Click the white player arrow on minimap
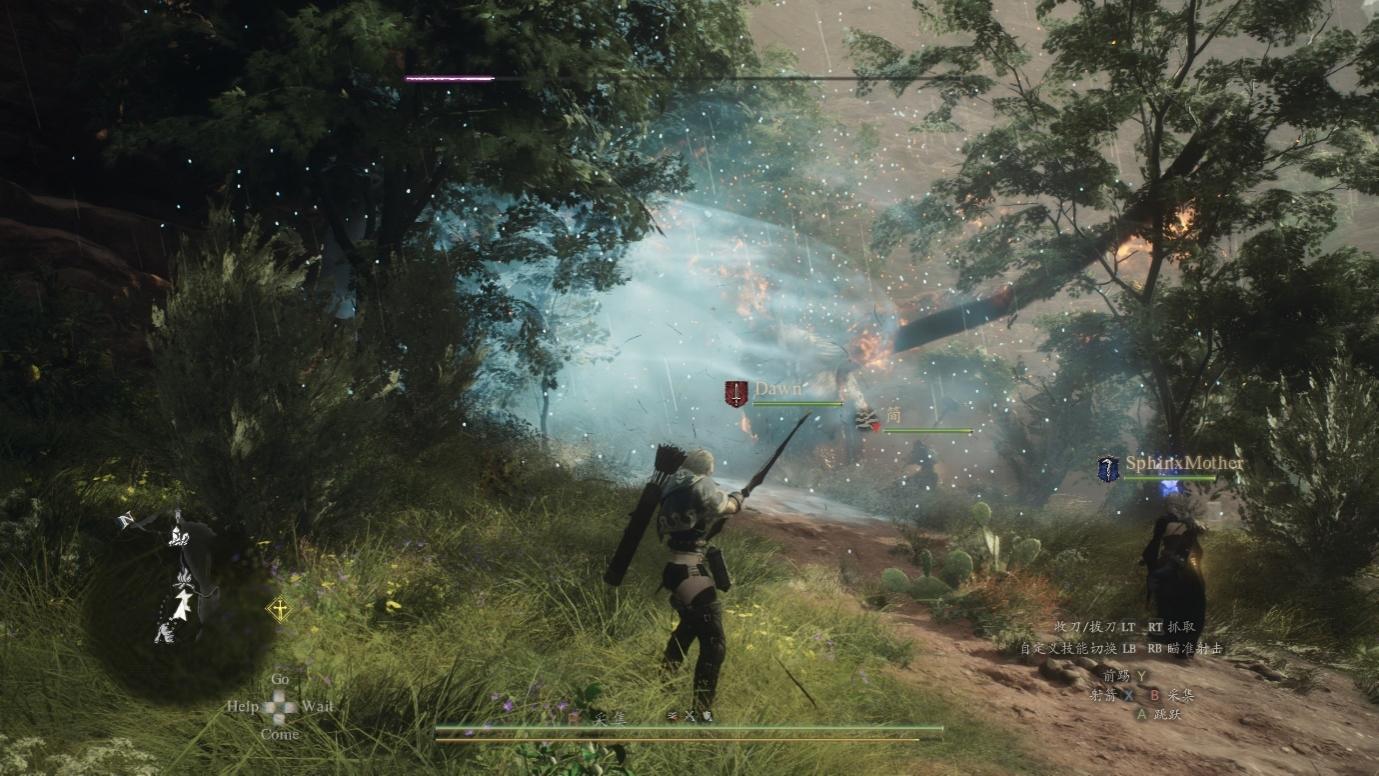 click(183, 602)
